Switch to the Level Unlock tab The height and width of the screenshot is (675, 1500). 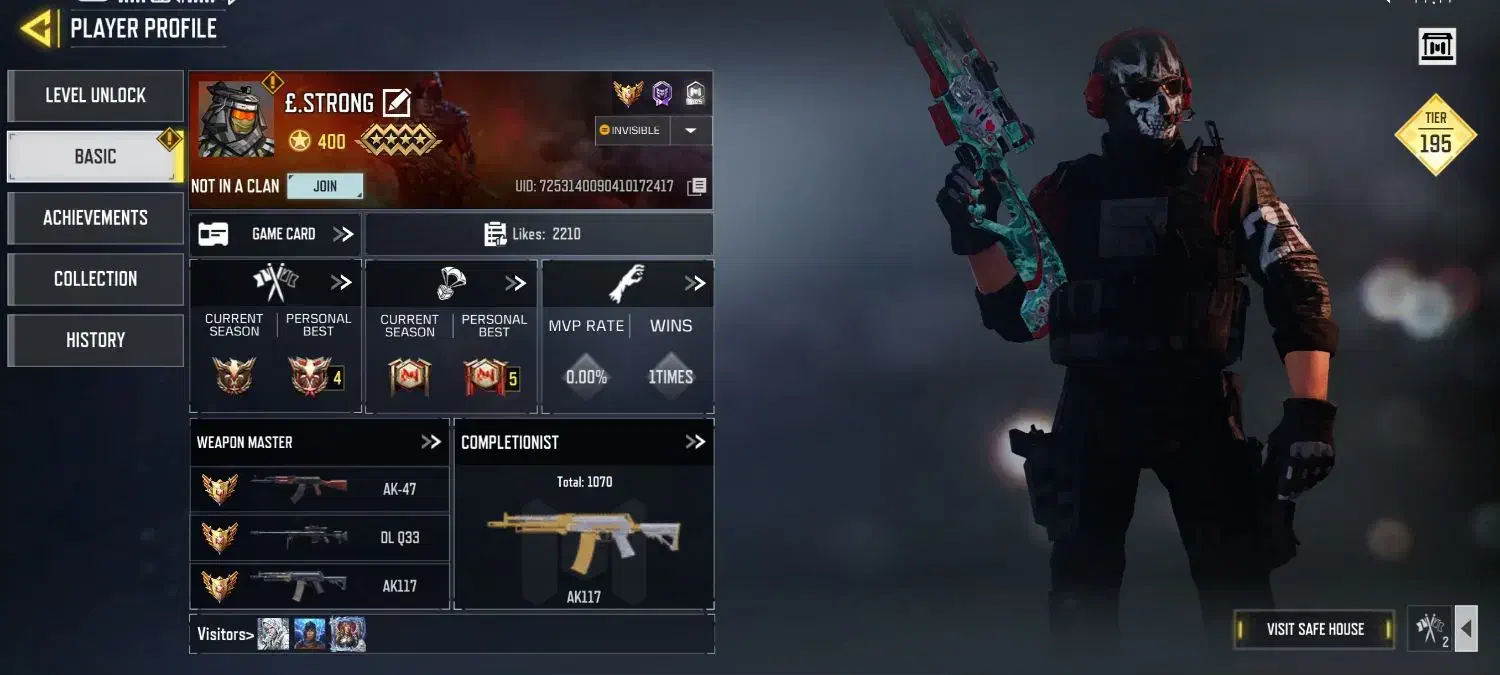[x=95, y=96]
